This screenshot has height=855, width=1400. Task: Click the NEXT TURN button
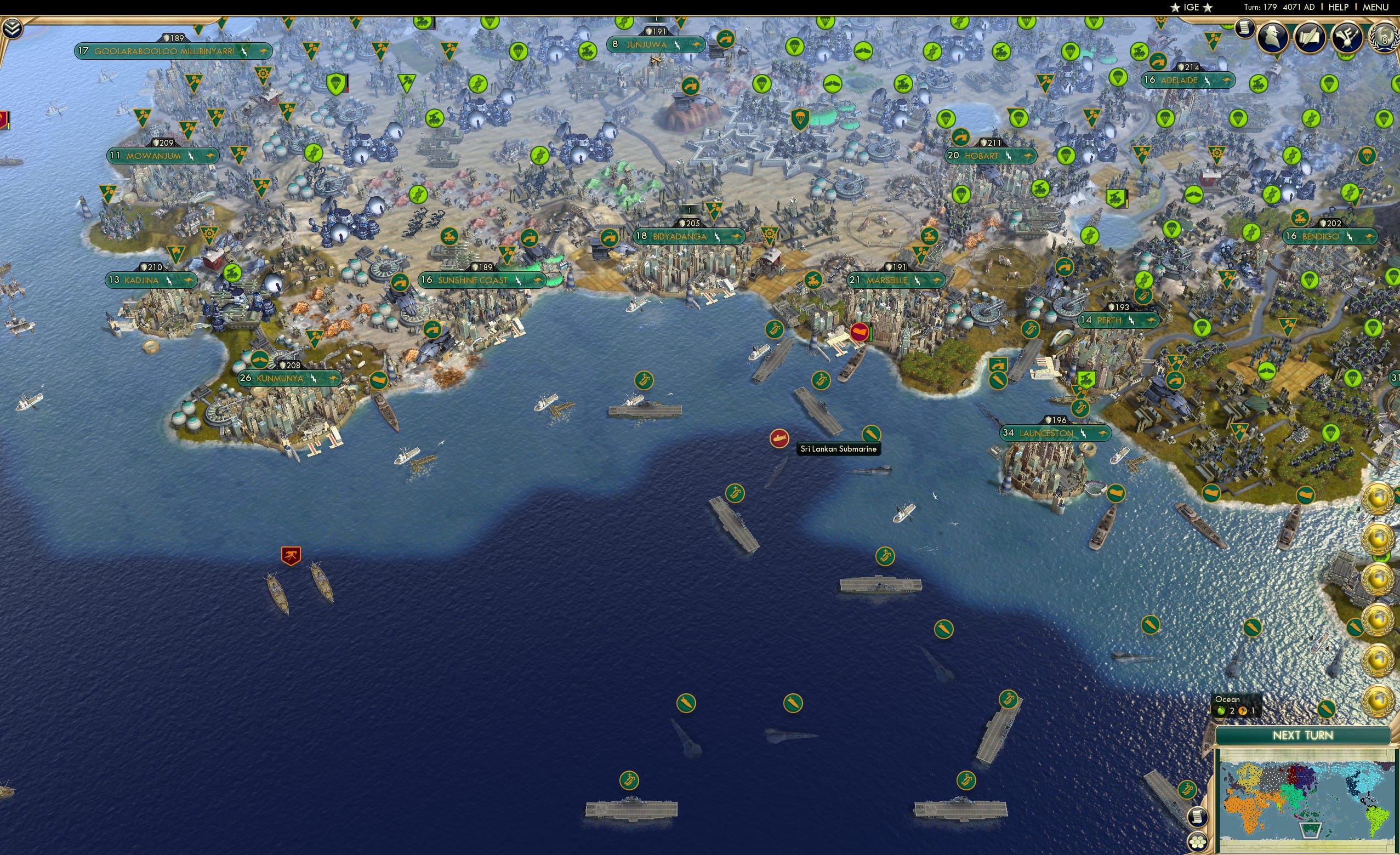(1303, 736)
